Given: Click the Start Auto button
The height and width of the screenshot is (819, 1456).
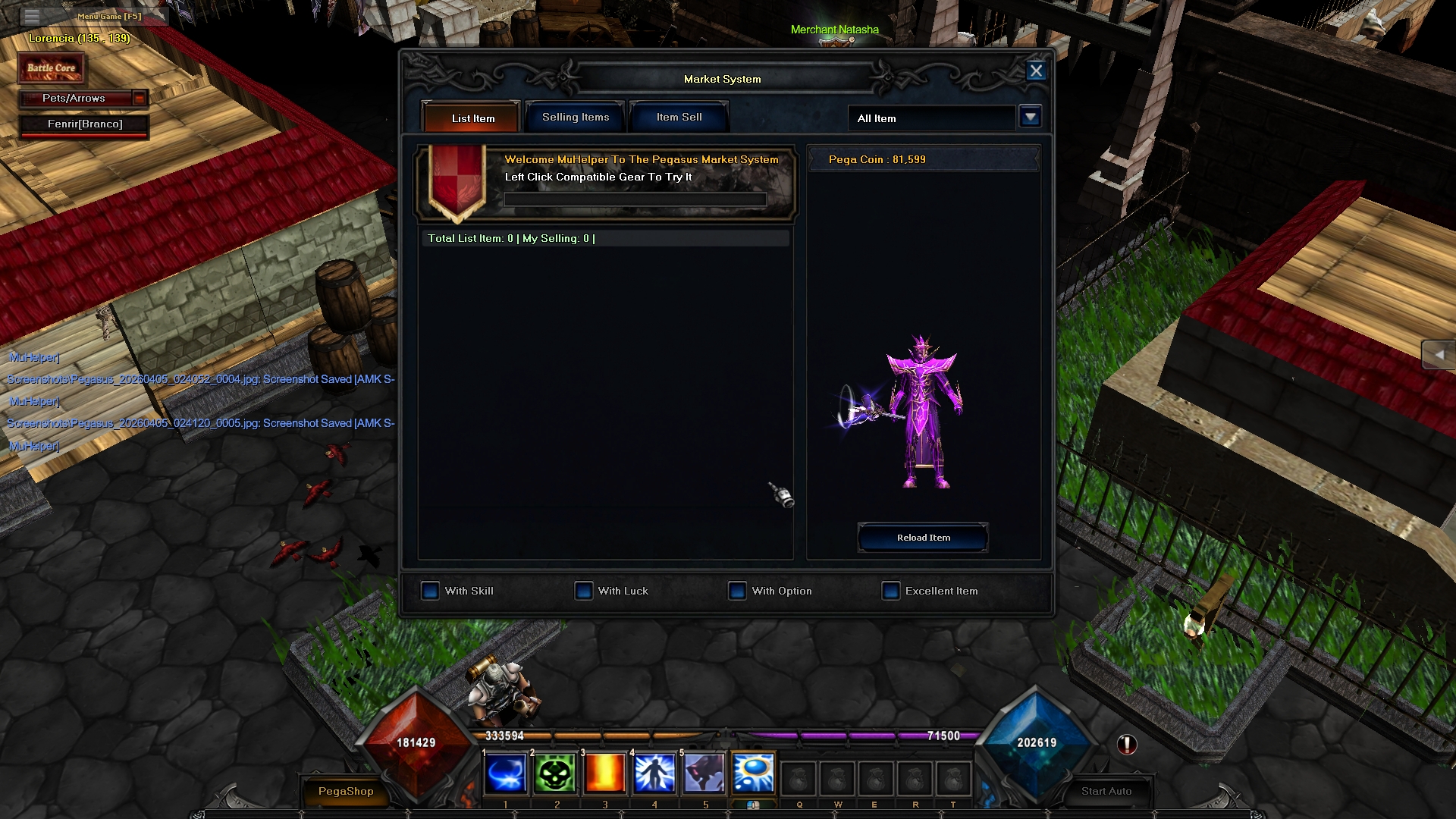Looking at the screenshot, I should 1106,791.
